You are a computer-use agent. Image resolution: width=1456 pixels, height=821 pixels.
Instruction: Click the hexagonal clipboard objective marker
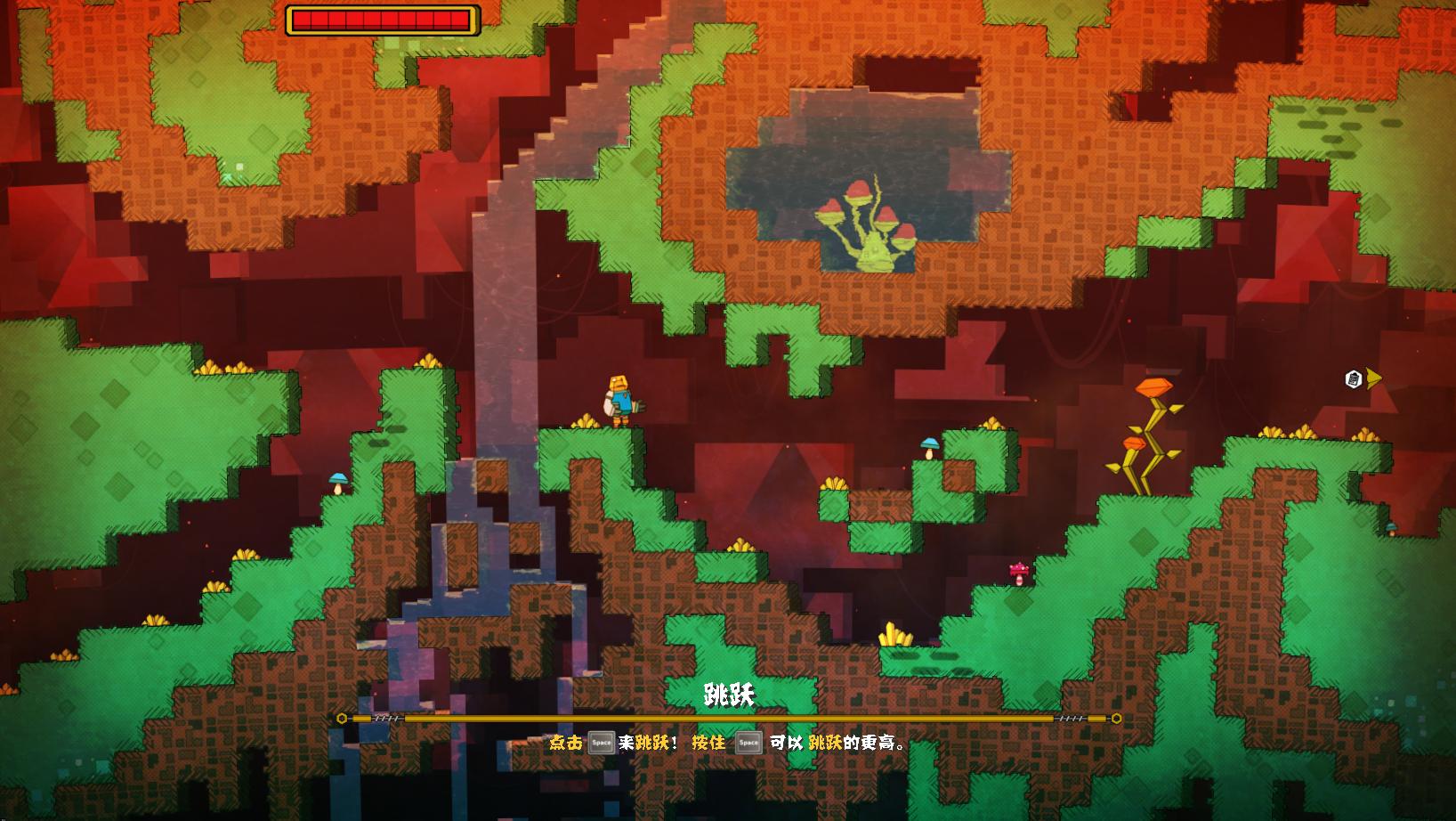click(1354, 379)
